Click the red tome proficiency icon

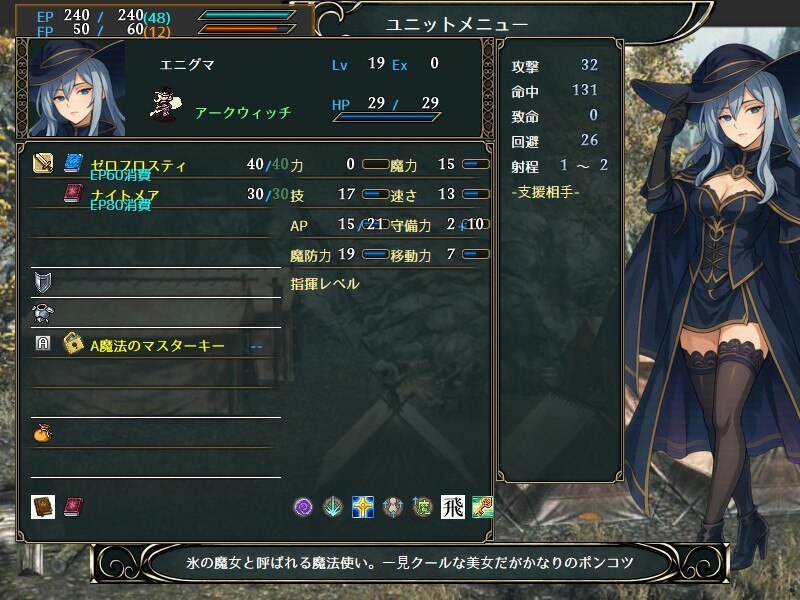[x=73, y=506]
